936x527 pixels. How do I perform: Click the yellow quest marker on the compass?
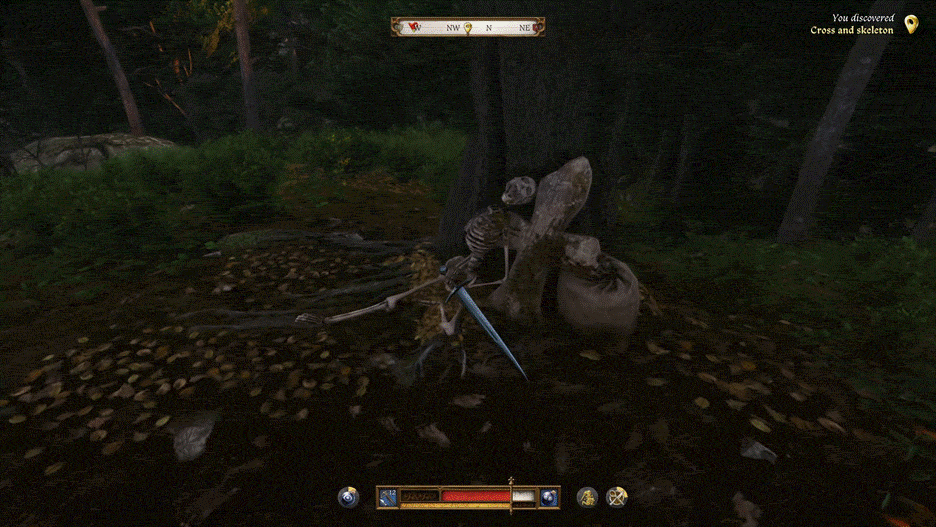(467, 27)
